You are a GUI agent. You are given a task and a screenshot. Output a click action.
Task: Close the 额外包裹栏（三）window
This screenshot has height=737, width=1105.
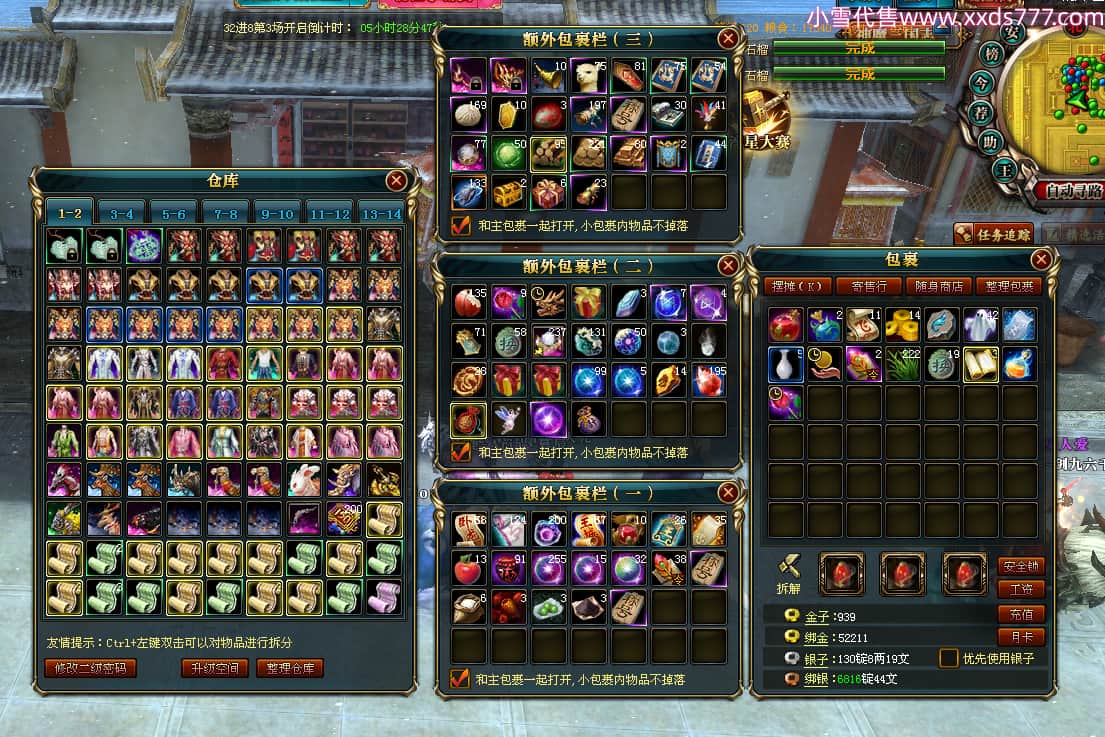tap(728, 39)
